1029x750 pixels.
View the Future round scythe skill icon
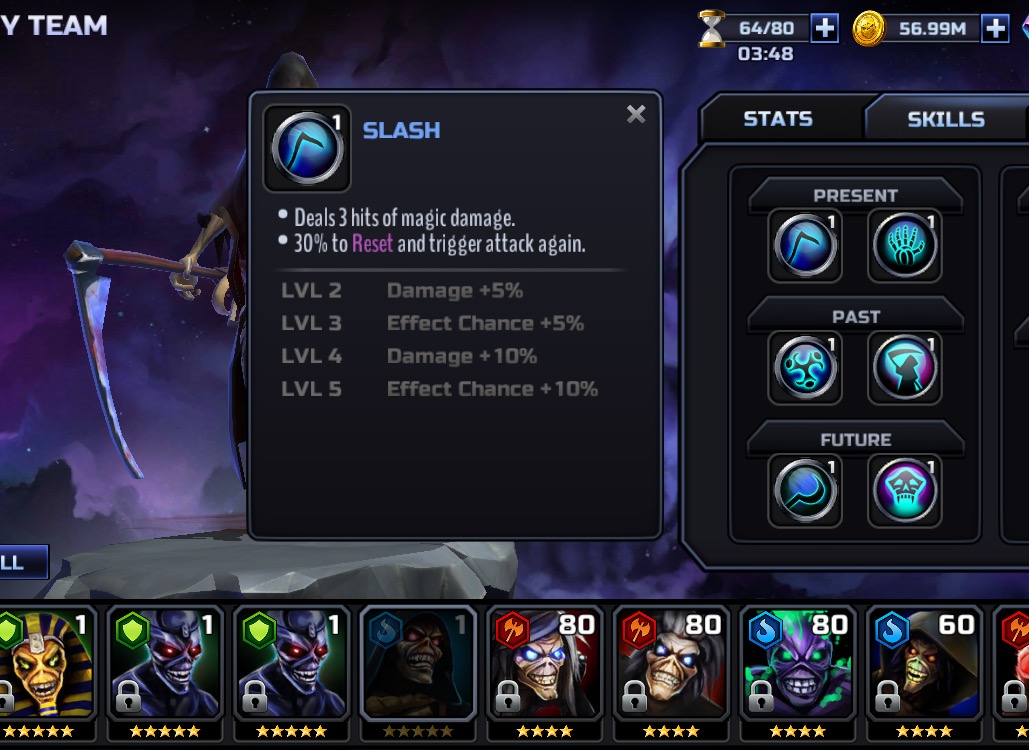[x=805, y=490]
